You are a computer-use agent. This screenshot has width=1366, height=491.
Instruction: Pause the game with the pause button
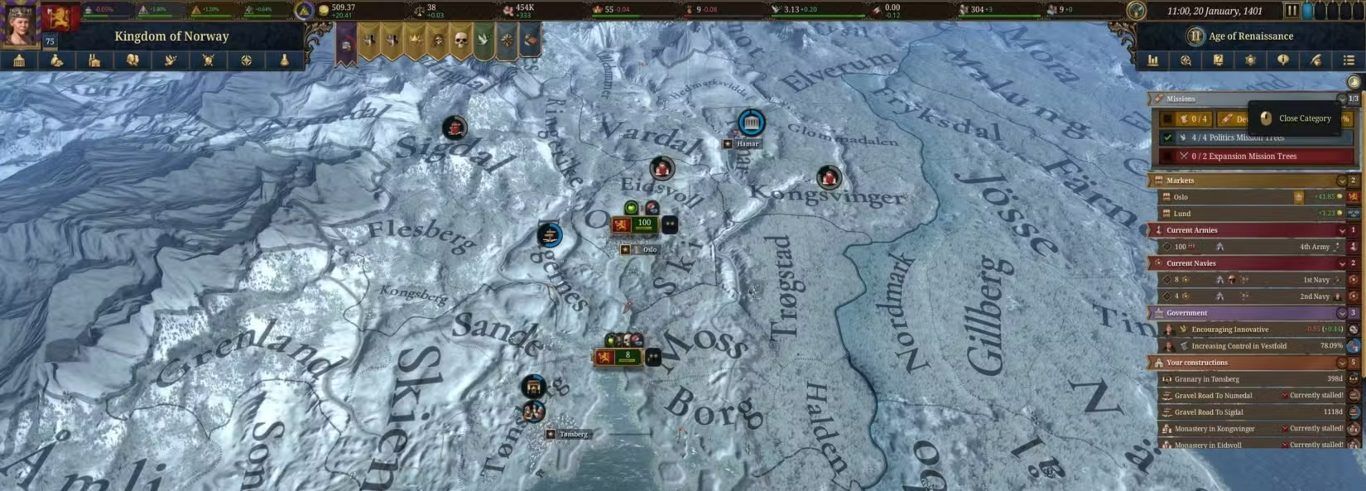coord(1291,11)
